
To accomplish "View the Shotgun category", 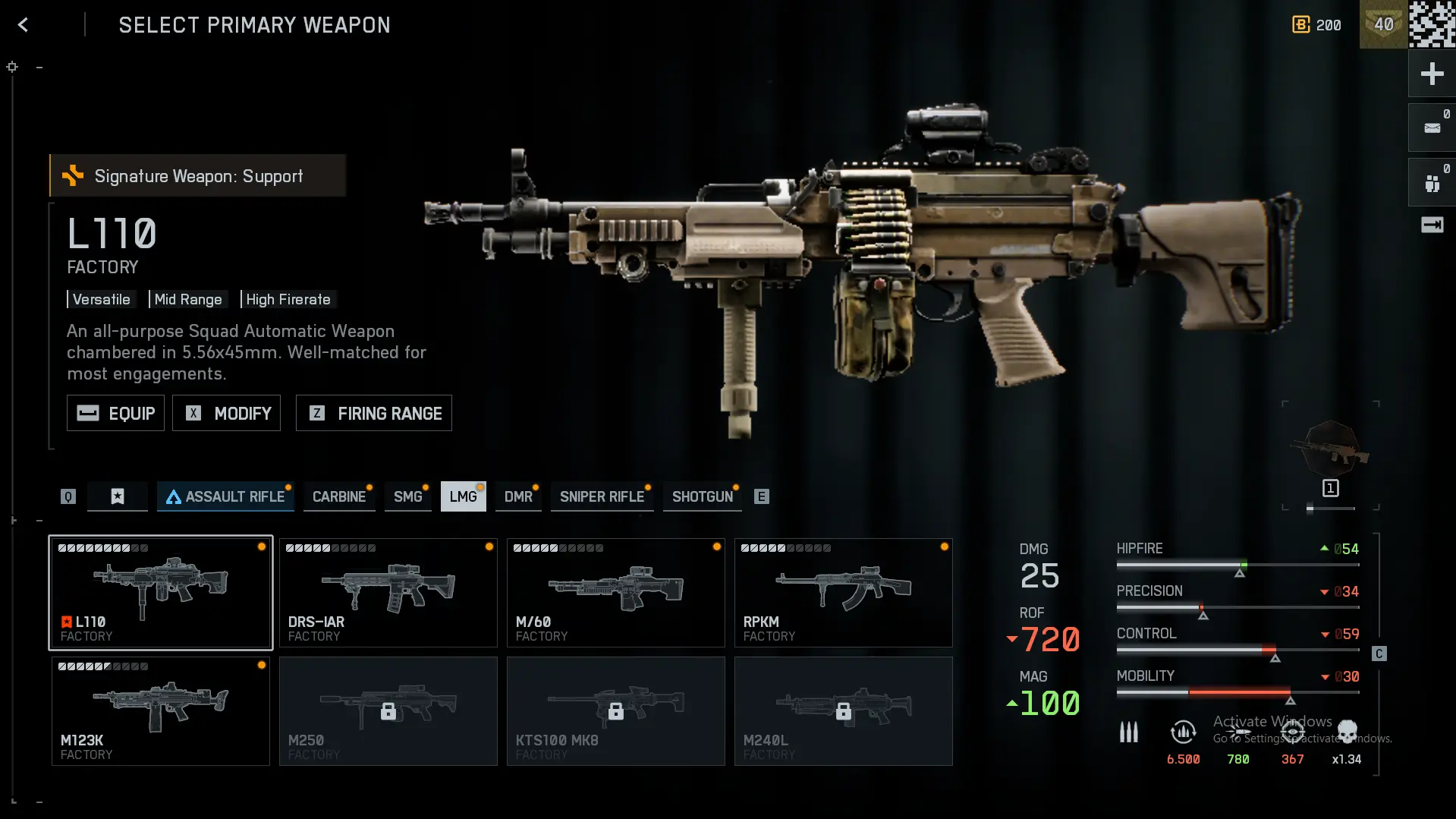I will pos(702,496).
